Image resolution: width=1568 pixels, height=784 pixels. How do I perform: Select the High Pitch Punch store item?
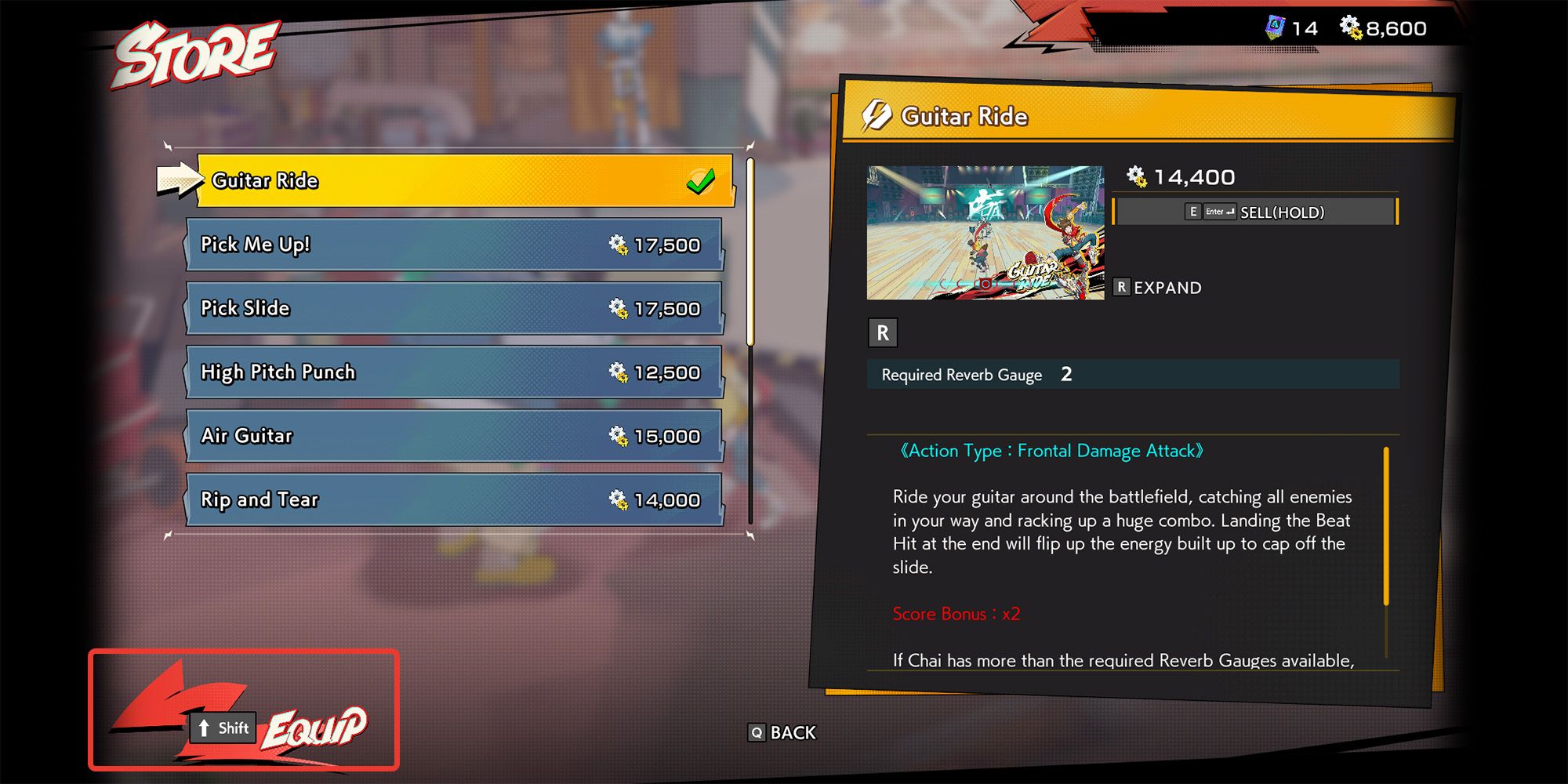click(455, 372)
